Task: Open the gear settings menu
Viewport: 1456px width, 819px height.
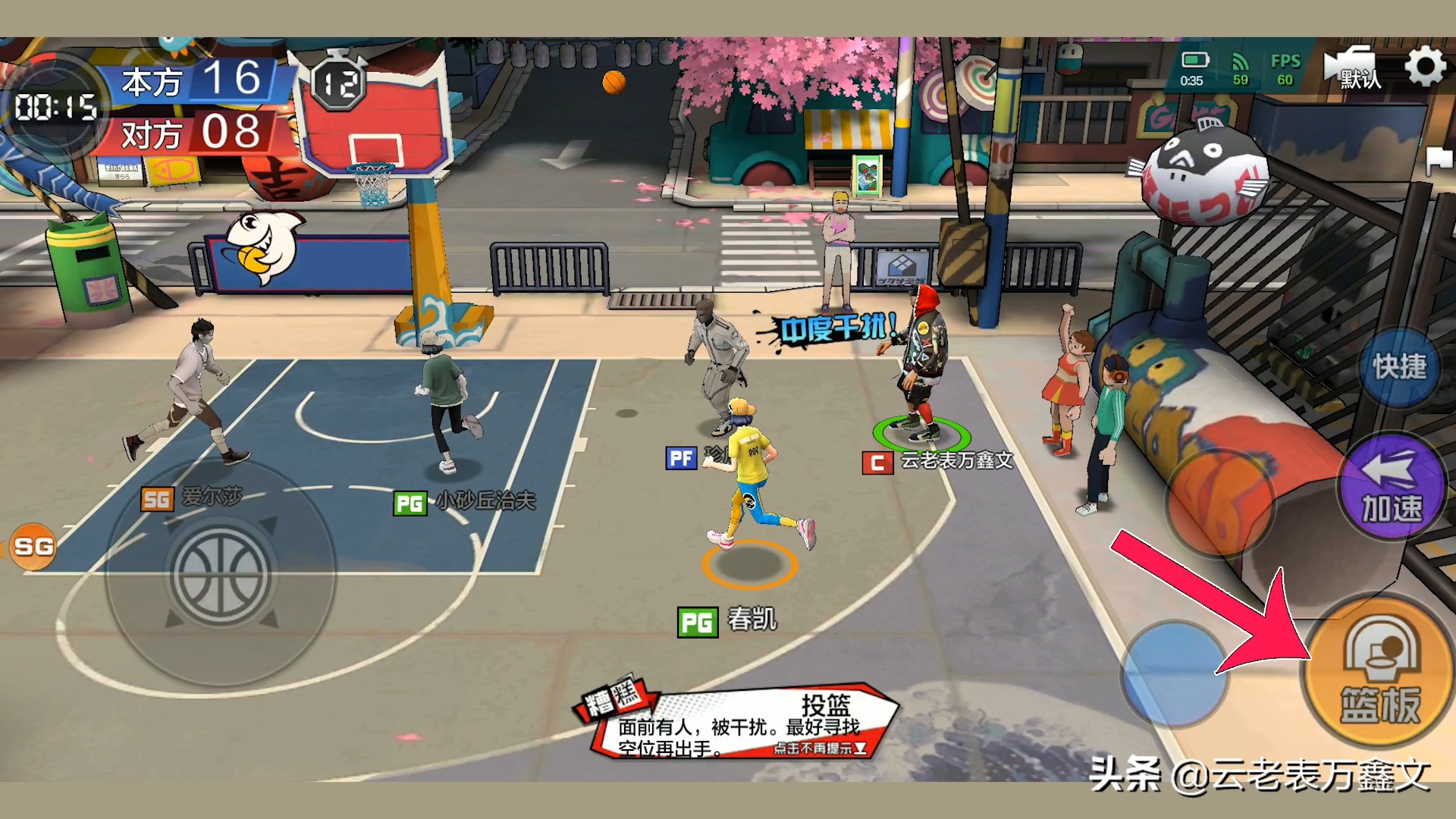Action: click(x=1425, y=67)
